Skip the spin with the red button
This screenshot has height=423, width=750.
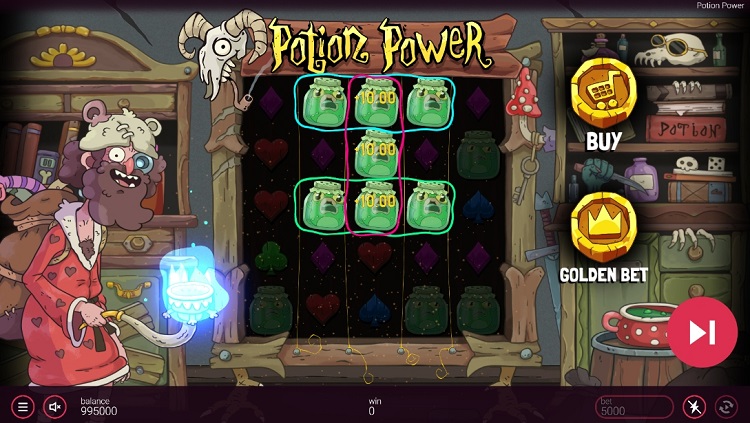pos(702,331)
